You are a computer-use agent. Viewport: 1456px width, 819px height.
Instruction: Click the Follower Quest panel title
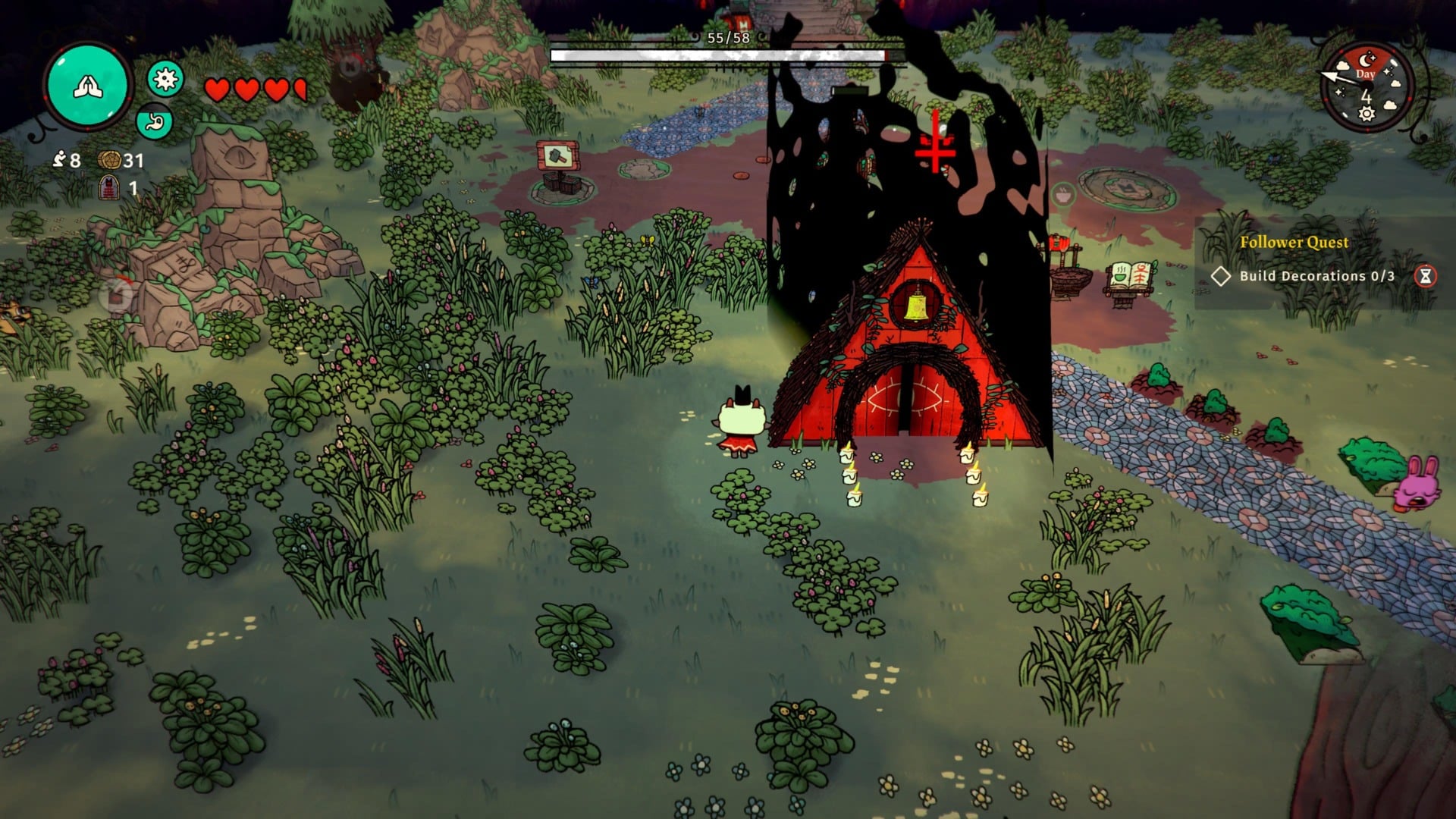pyautogui.click(x=1295, y=243)
